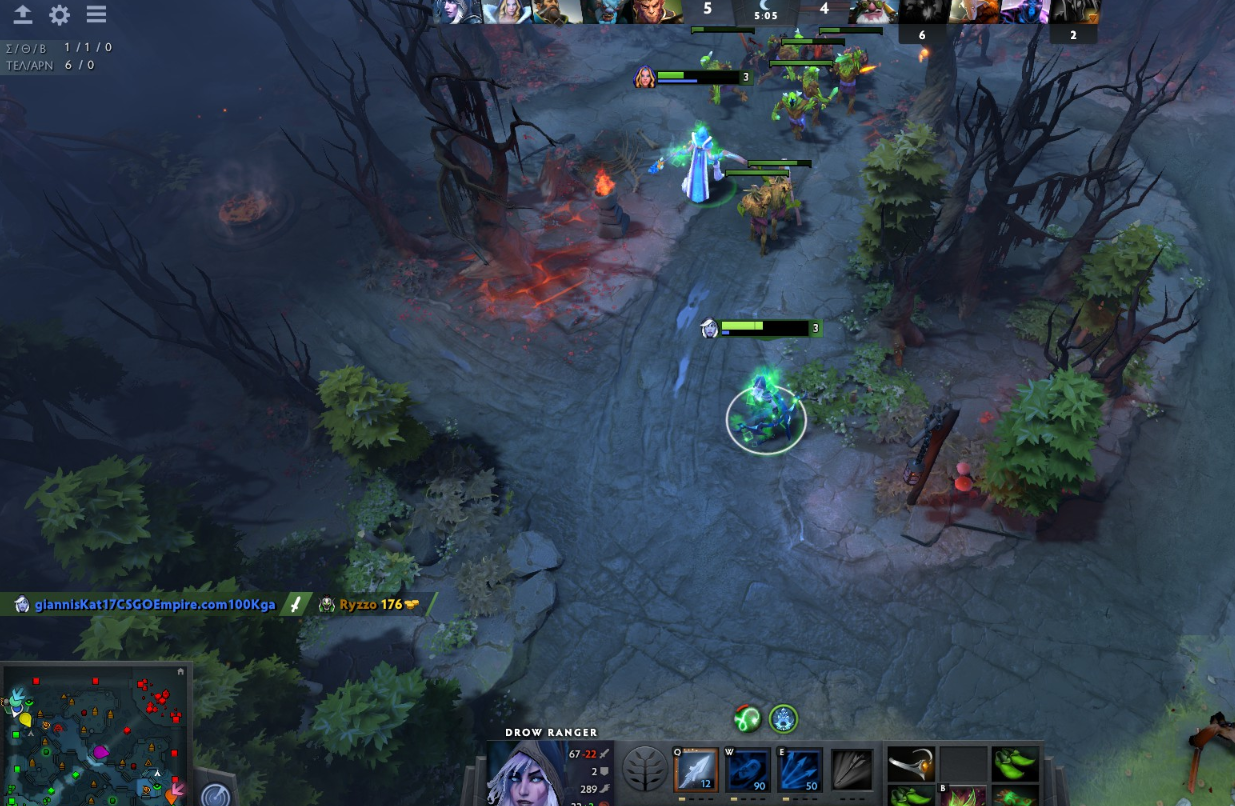The height and width of the screenshot is (806, 1235).
Task: Cast the Gust ability
Action: [748, 770]
